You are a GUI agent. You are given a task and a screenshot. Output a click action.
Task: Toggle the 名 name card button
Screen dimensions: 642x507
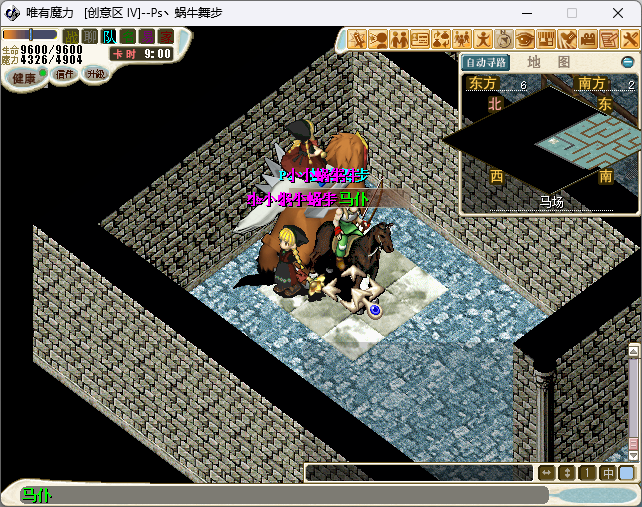coord(128,37)
